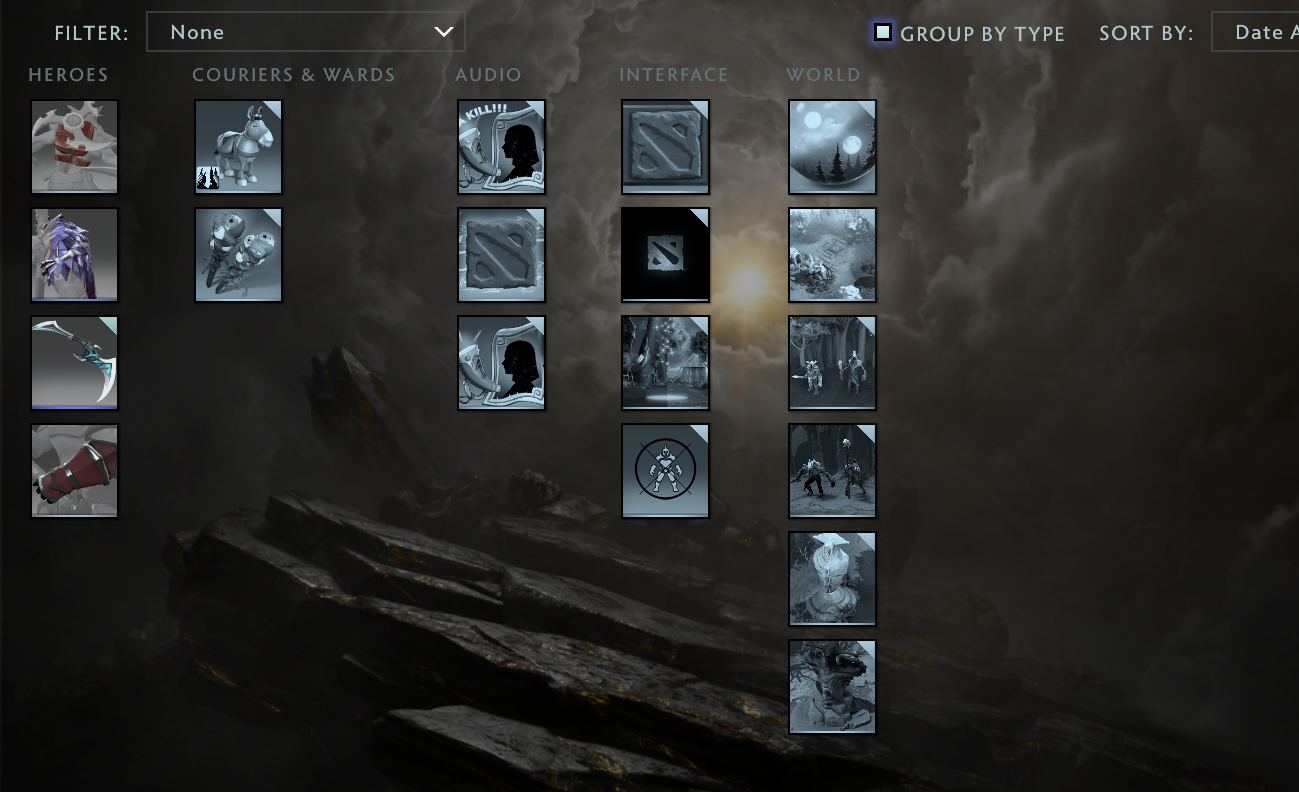Open the crystal hair item in Heroes column
Screen dimensions: 1299x792
pos(74,254)
